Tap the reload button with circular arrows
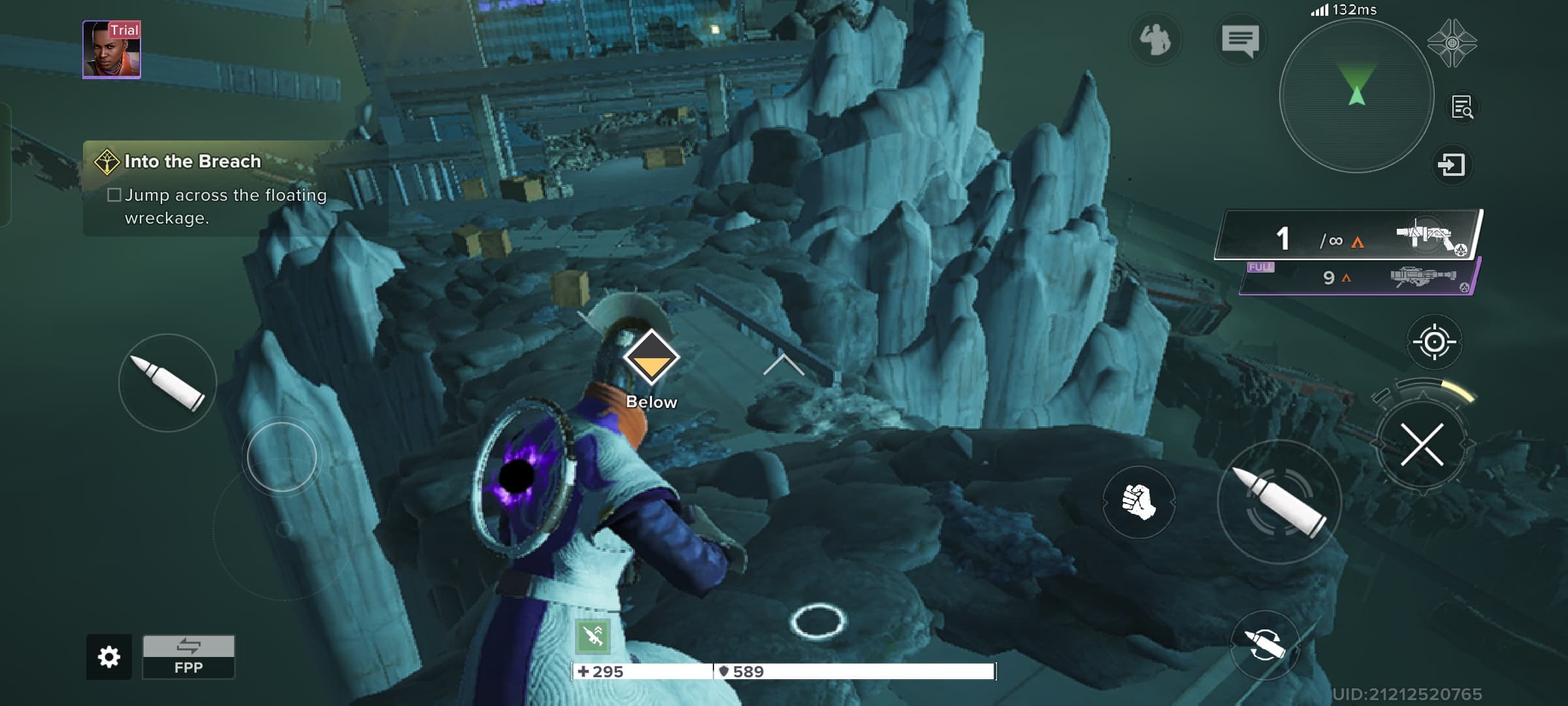This screenshot has width=1568, height=706. [1264, 645]
